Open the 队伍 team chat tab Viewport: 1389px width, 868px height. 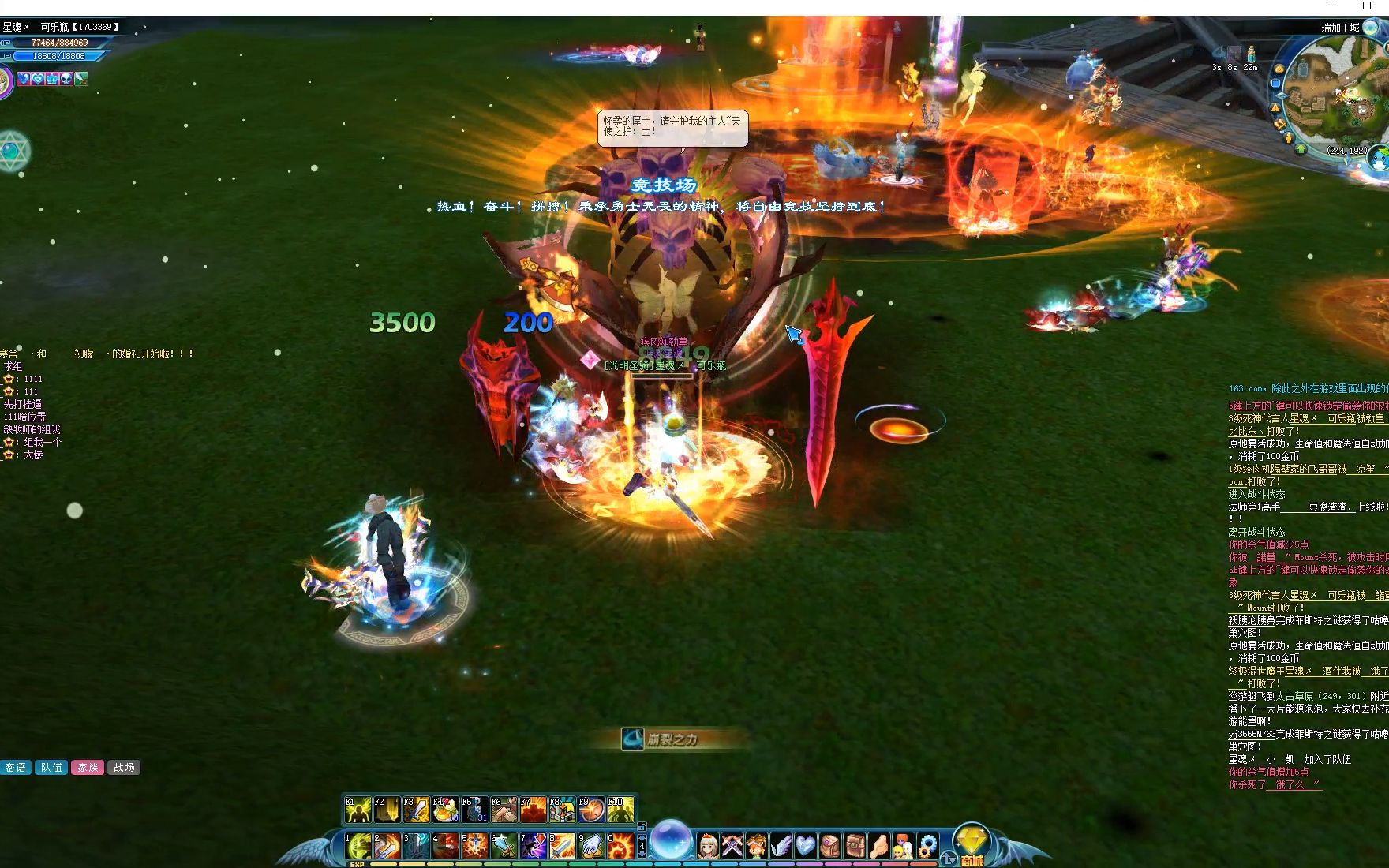(x=51, y=767)
